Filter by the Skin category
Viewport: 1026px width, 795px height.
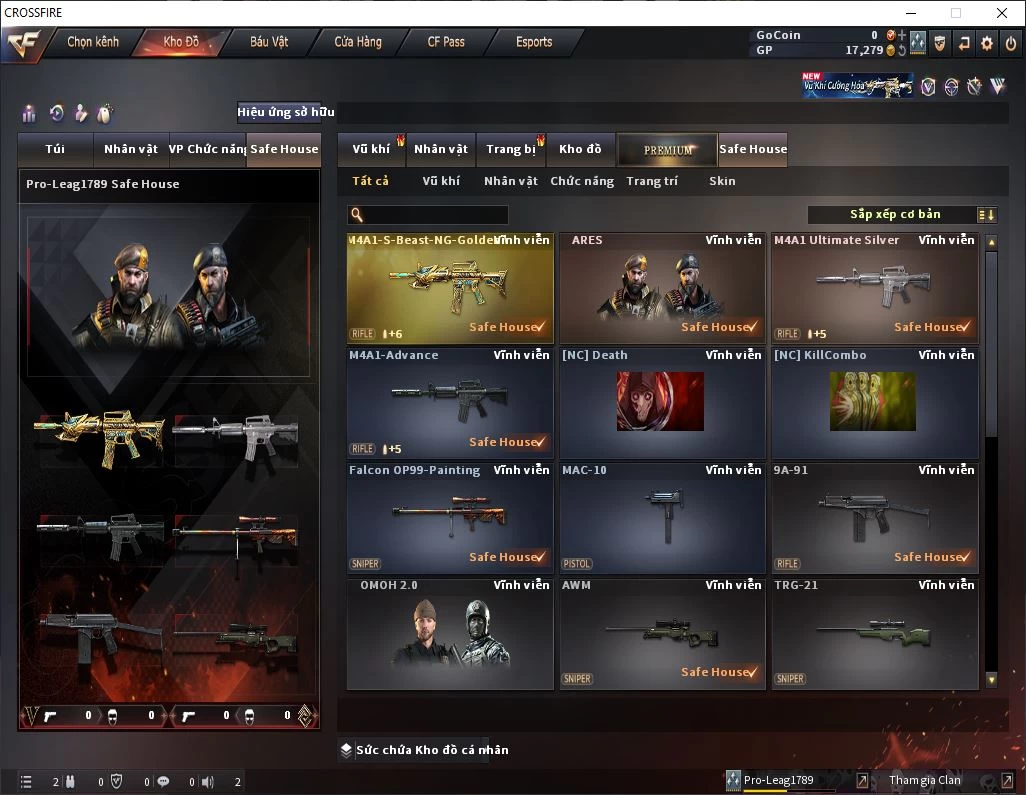click(x=722, y=181)
